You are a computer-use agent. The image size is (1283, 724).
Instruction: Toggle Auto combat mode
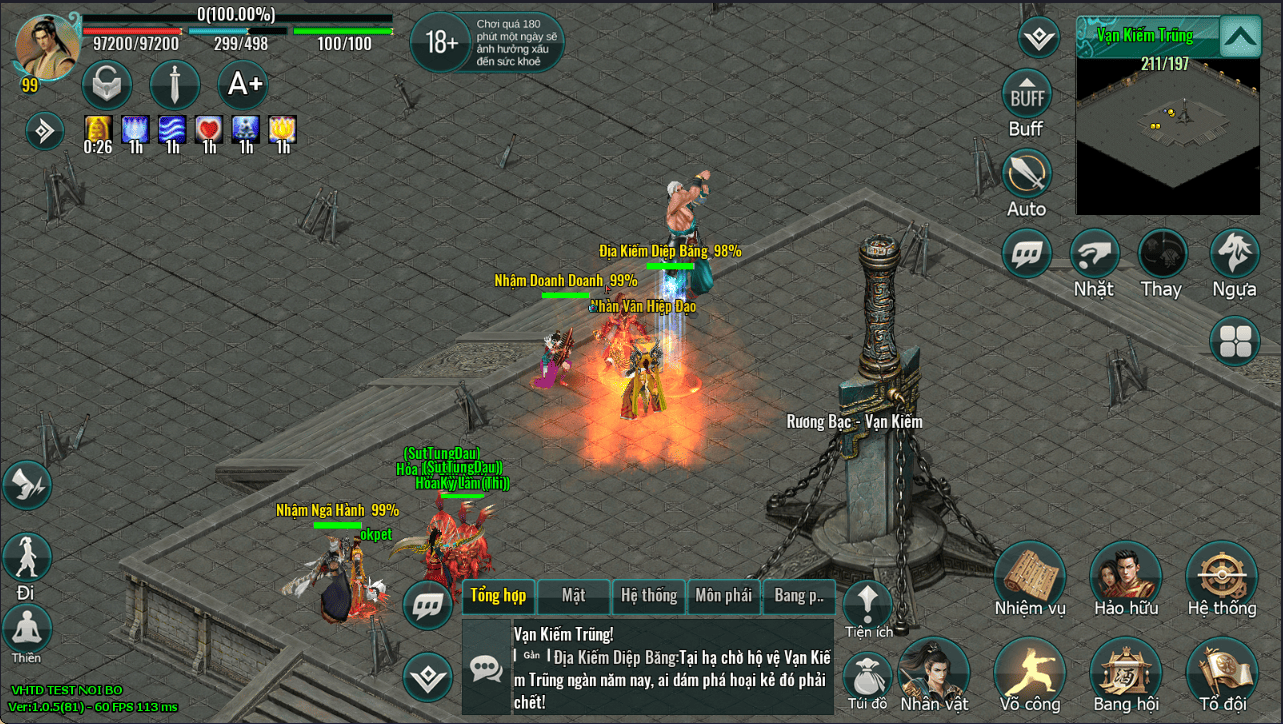[1026, 175]
